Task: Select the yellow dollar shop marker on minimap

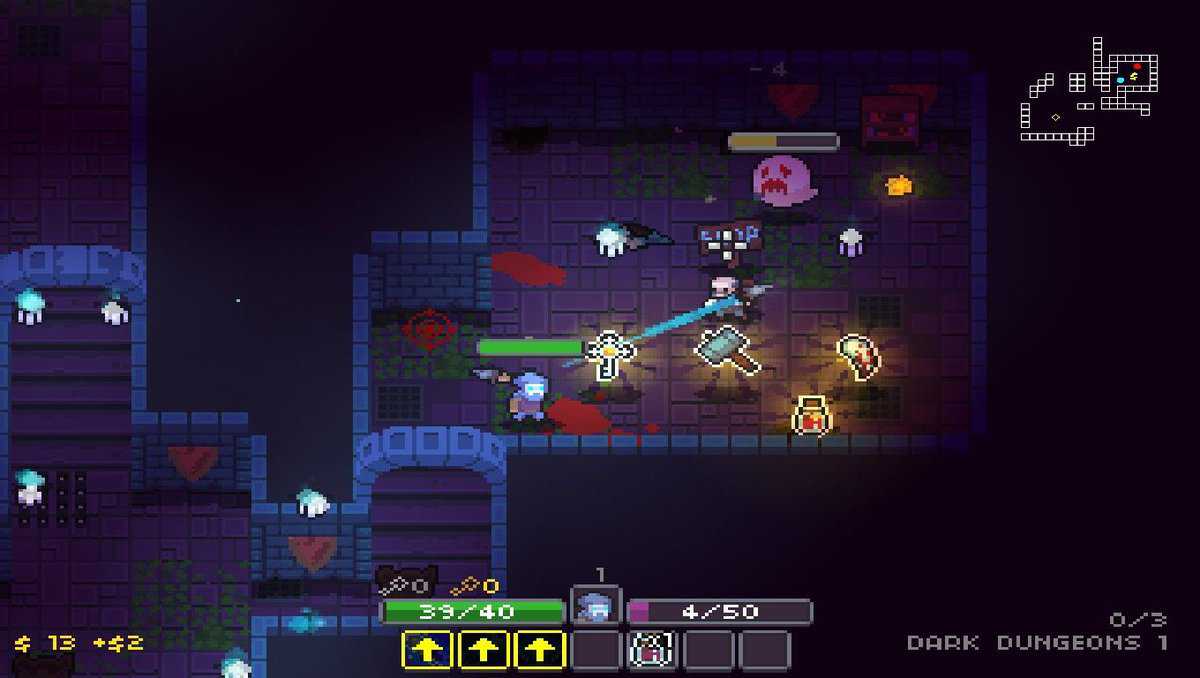Action: pos(1133,76)
